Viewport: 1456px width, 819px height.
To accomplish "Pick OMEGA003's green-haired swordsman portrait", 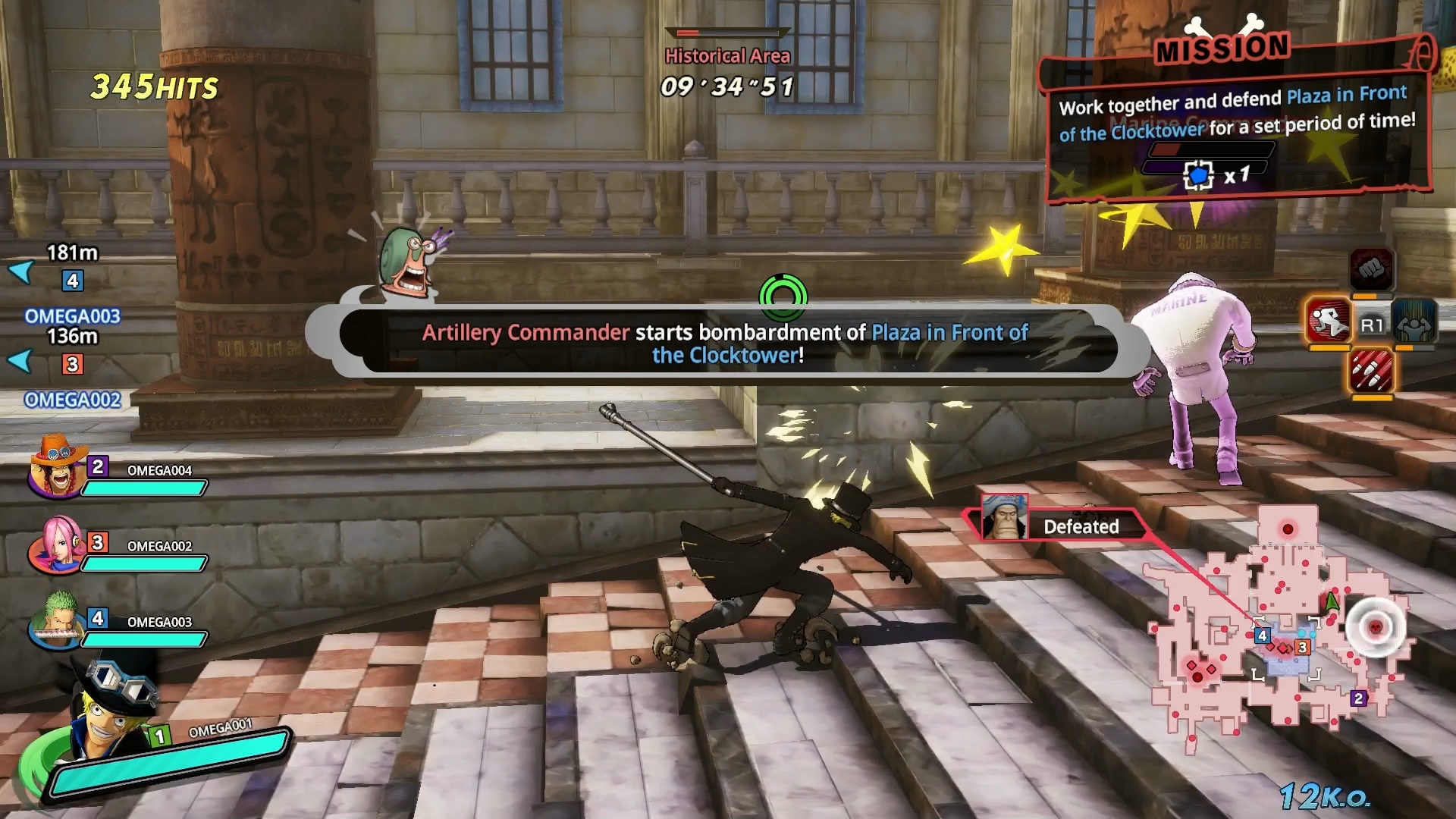I will 57,620.
